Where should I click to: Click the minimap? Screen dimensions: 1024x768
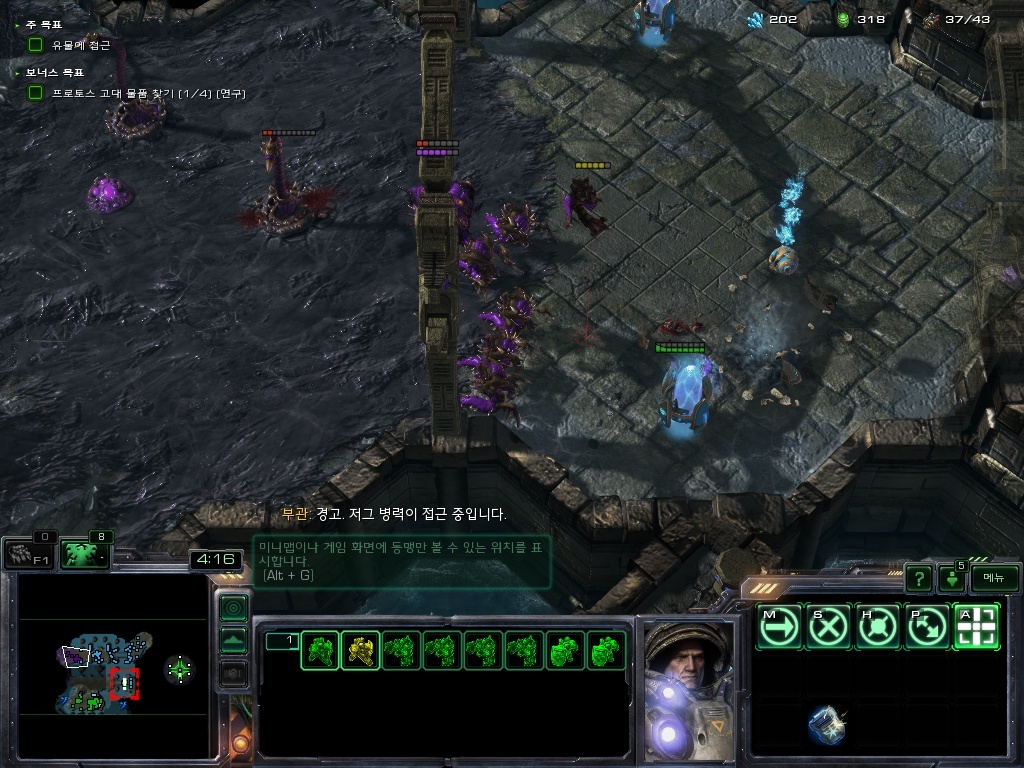(110, 668)
